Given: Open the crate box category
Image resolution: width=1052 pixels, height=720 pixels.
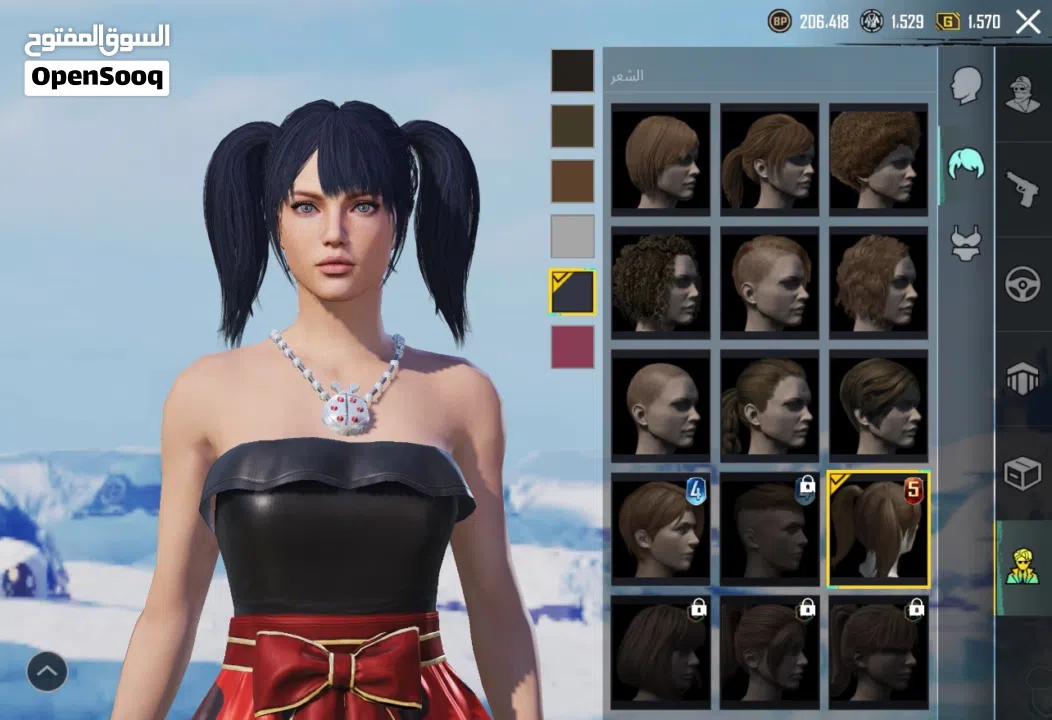Looking at the screenshot, I should pyautogui.click(x=1023, y=474).
